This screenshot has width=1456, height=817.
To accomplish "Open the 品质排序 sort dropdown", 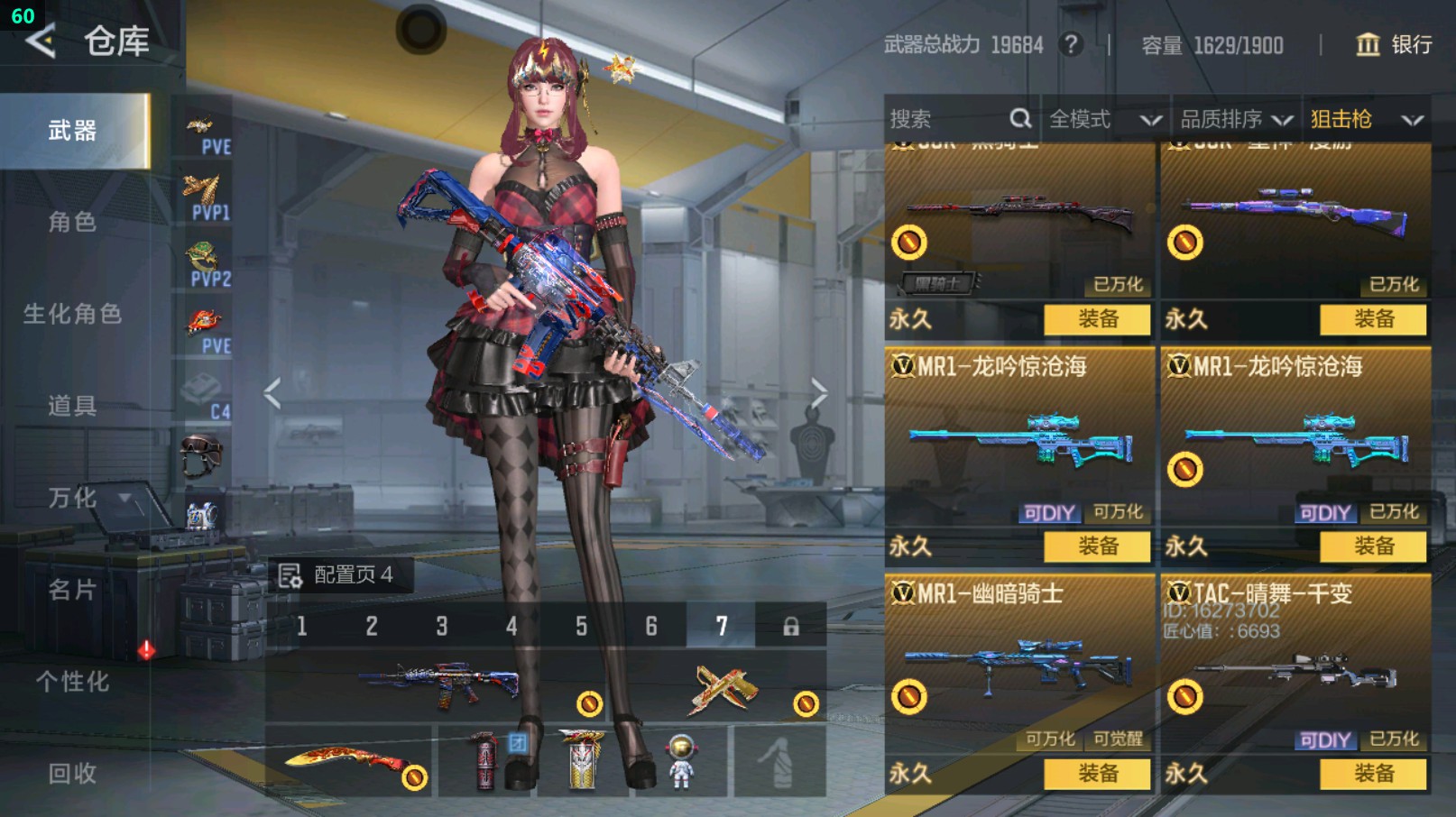I will coord(1236,119).
